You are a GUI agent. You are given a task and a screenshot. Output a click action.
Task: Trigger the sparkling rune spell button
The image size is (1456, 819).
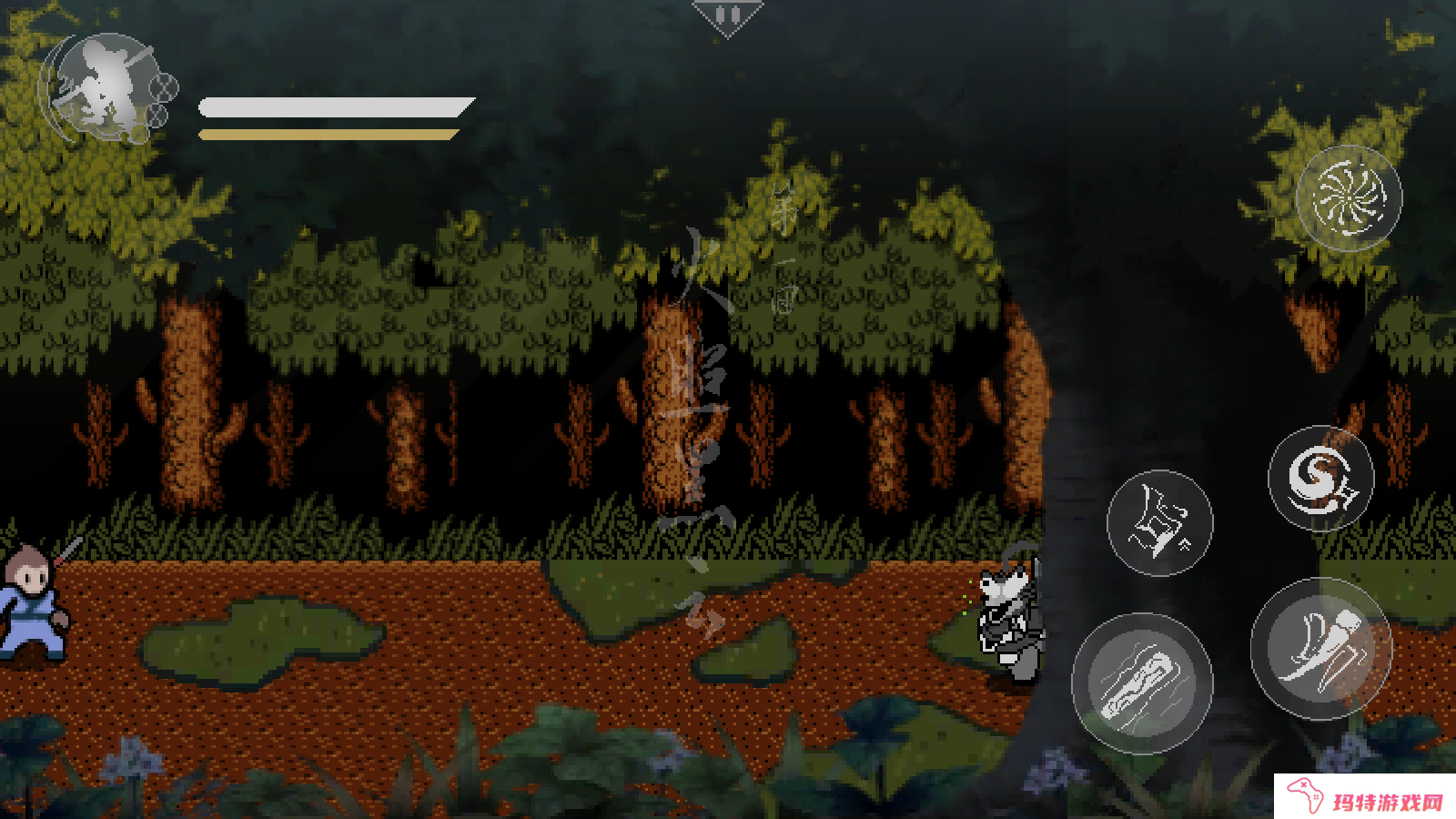[x=1159, y=523]
